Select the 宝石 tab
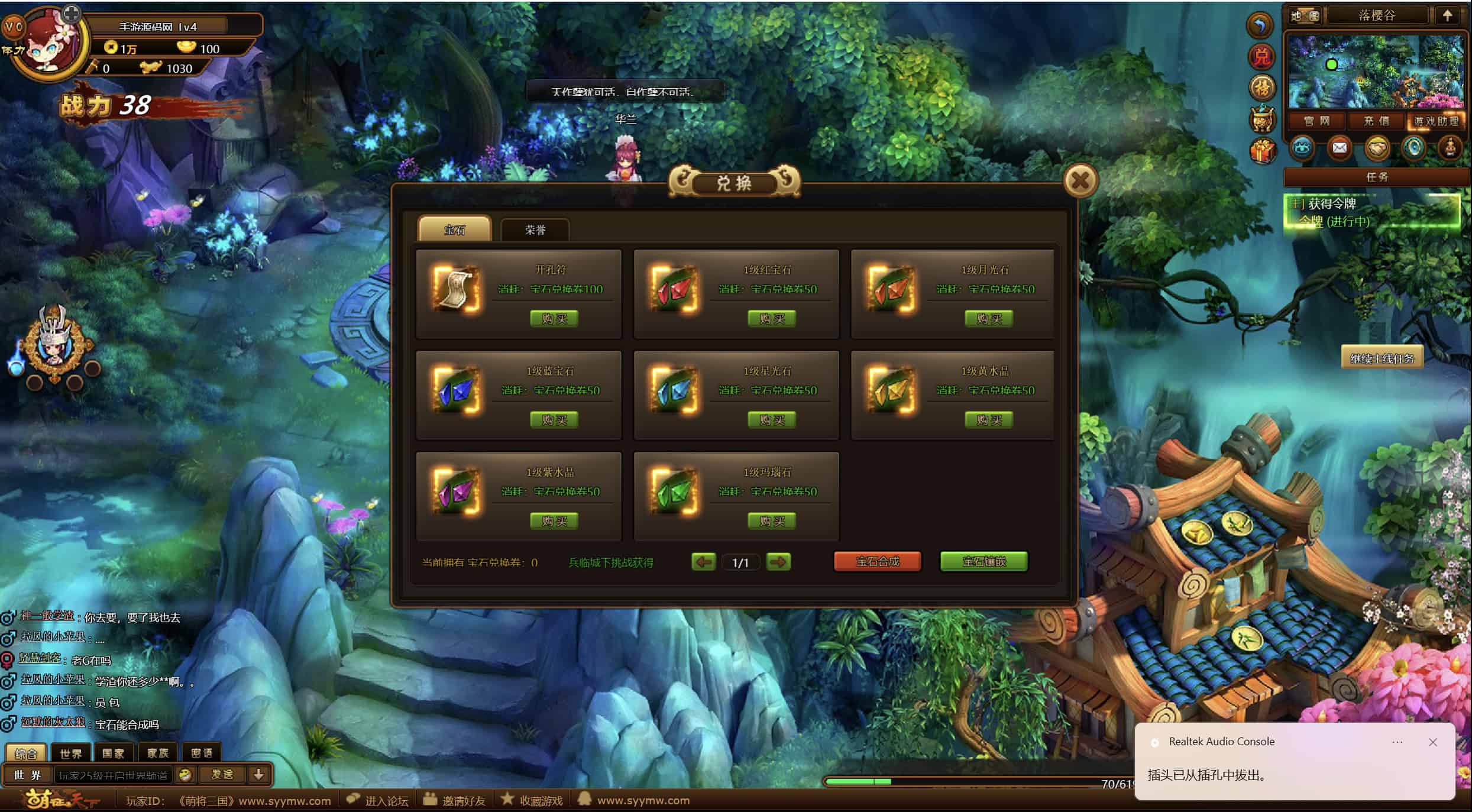This screenshot has width=1472, height=812. pyautogui.click(x=454, y=229)
